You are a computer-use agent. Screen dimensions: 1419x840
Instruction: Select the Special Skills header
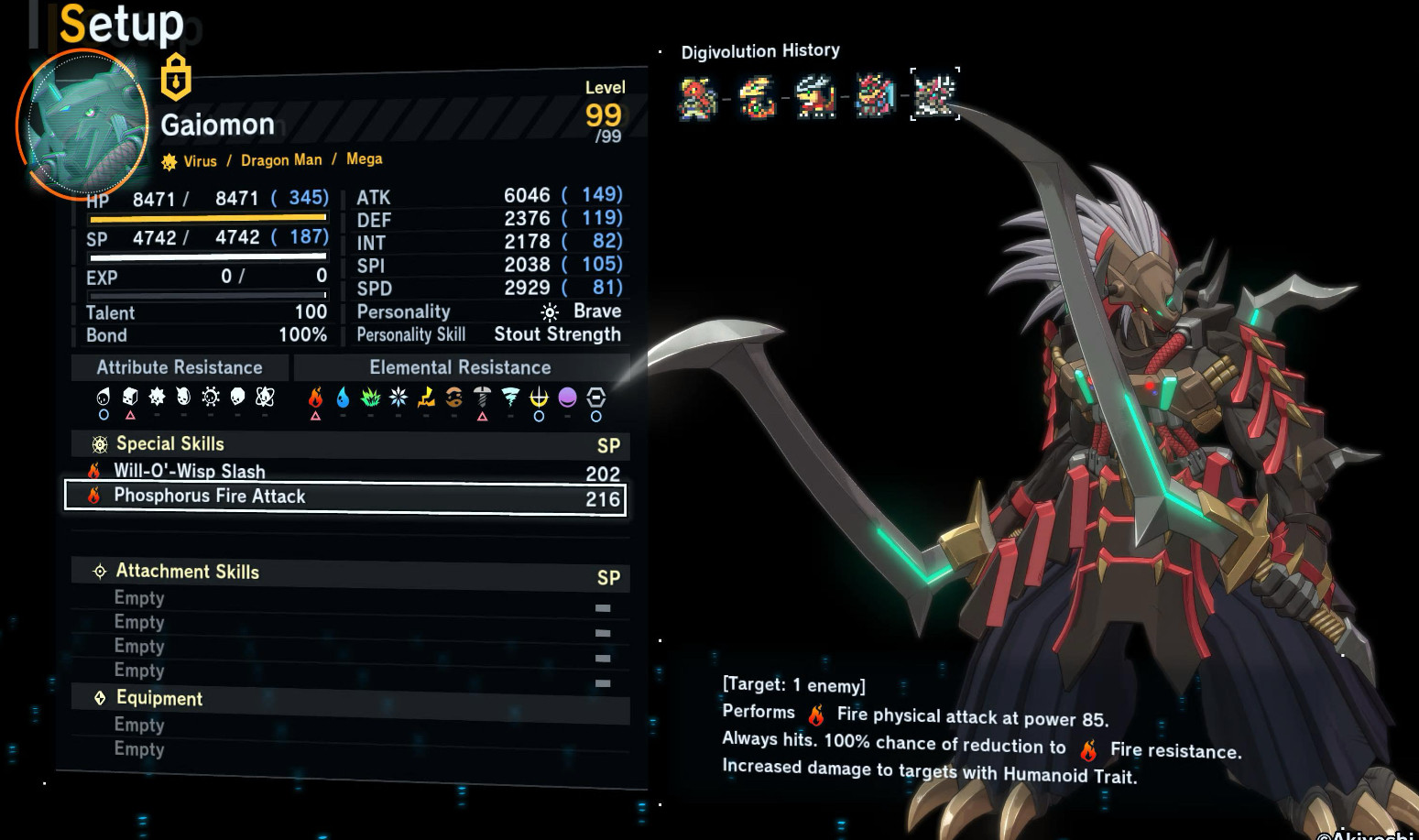pyautogui.click(x=170, y=444)
